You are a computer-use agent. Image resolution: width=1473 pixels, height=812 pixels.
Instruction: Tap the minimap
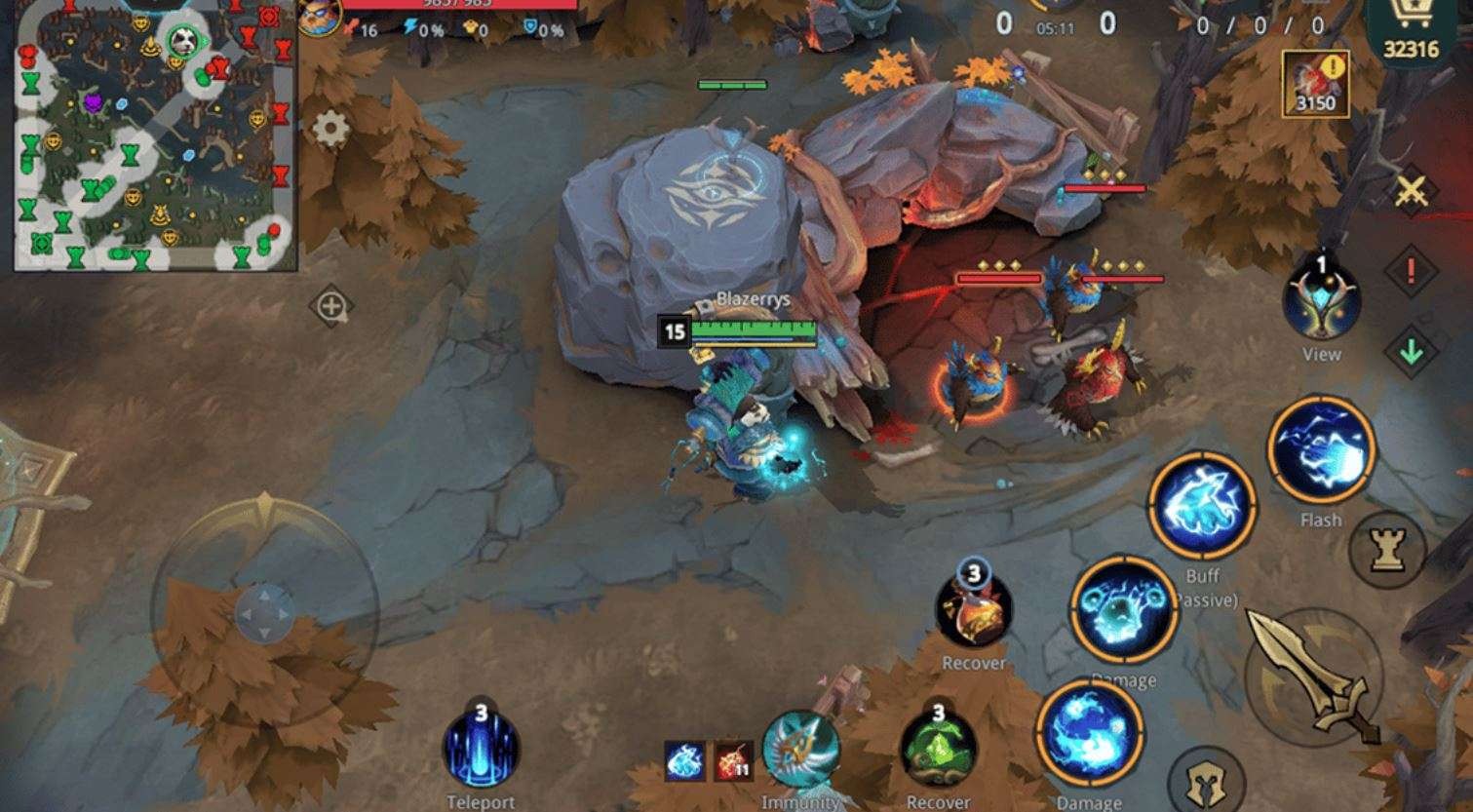pyautogui.click(x=154, y=136)
